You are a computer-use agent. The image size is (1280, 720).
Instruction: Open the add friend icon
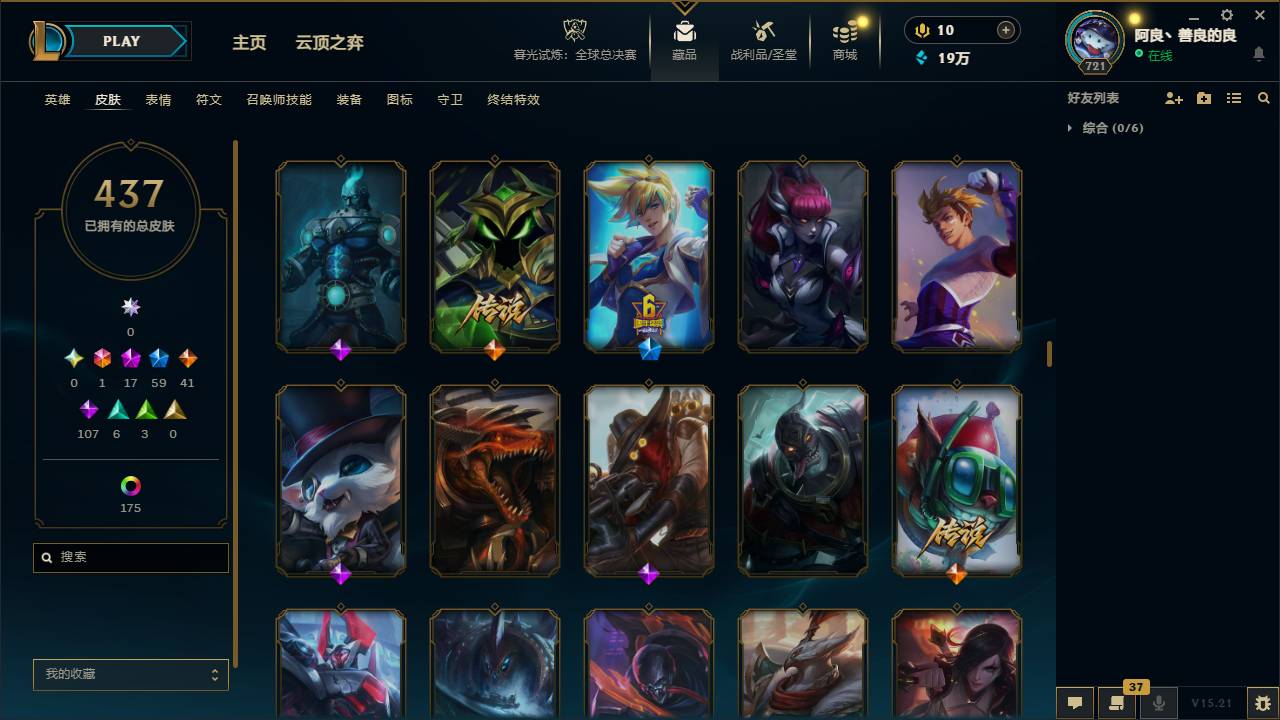(1174, 97)
